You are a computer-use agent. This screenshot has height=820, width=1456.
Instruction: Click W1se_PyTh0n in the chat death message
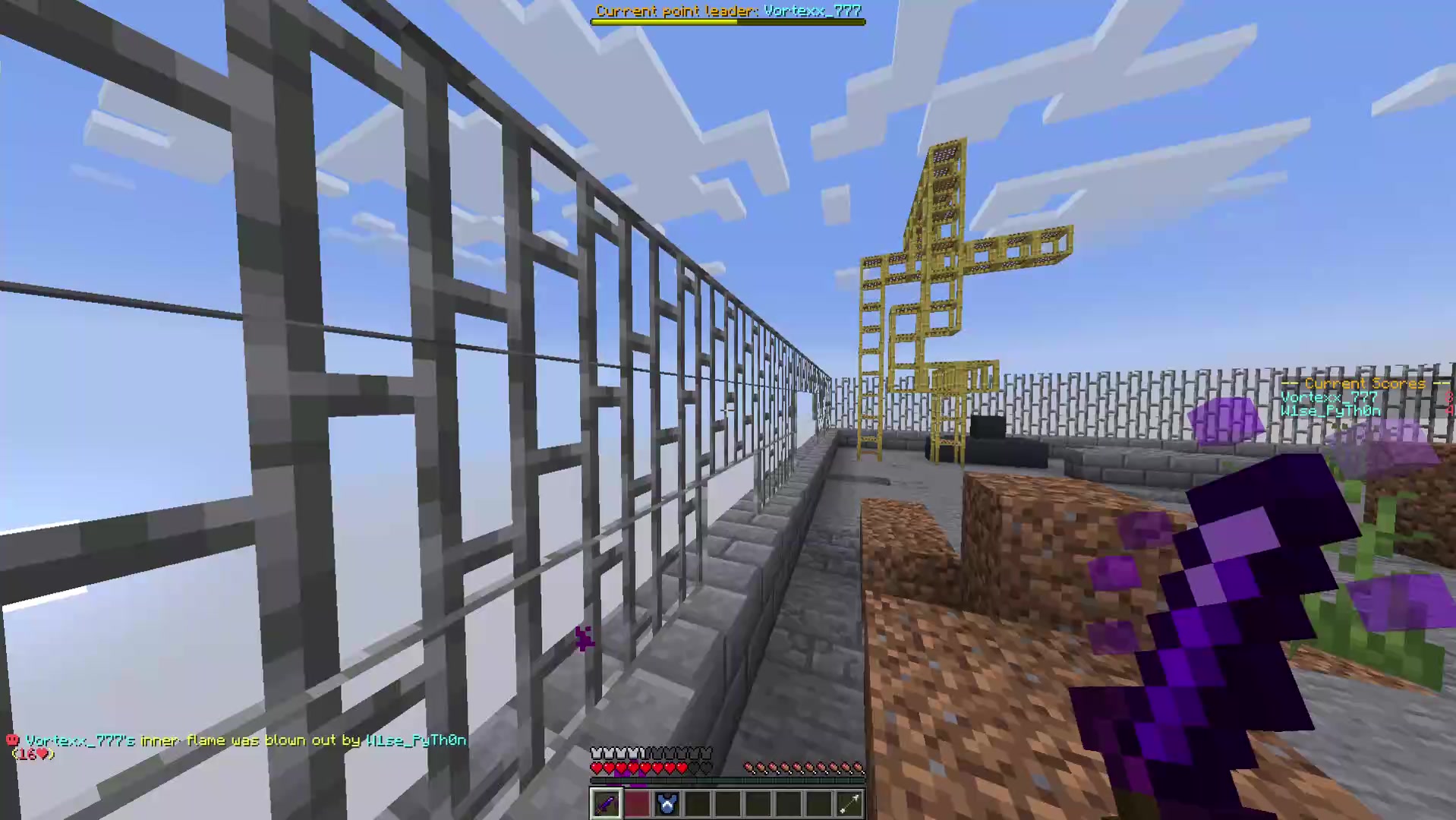tap(415, 740)
